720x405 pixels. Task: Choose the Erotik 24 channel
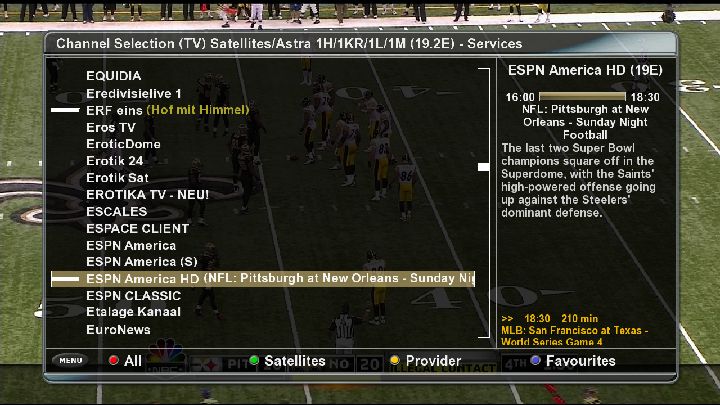pos(115,161)
